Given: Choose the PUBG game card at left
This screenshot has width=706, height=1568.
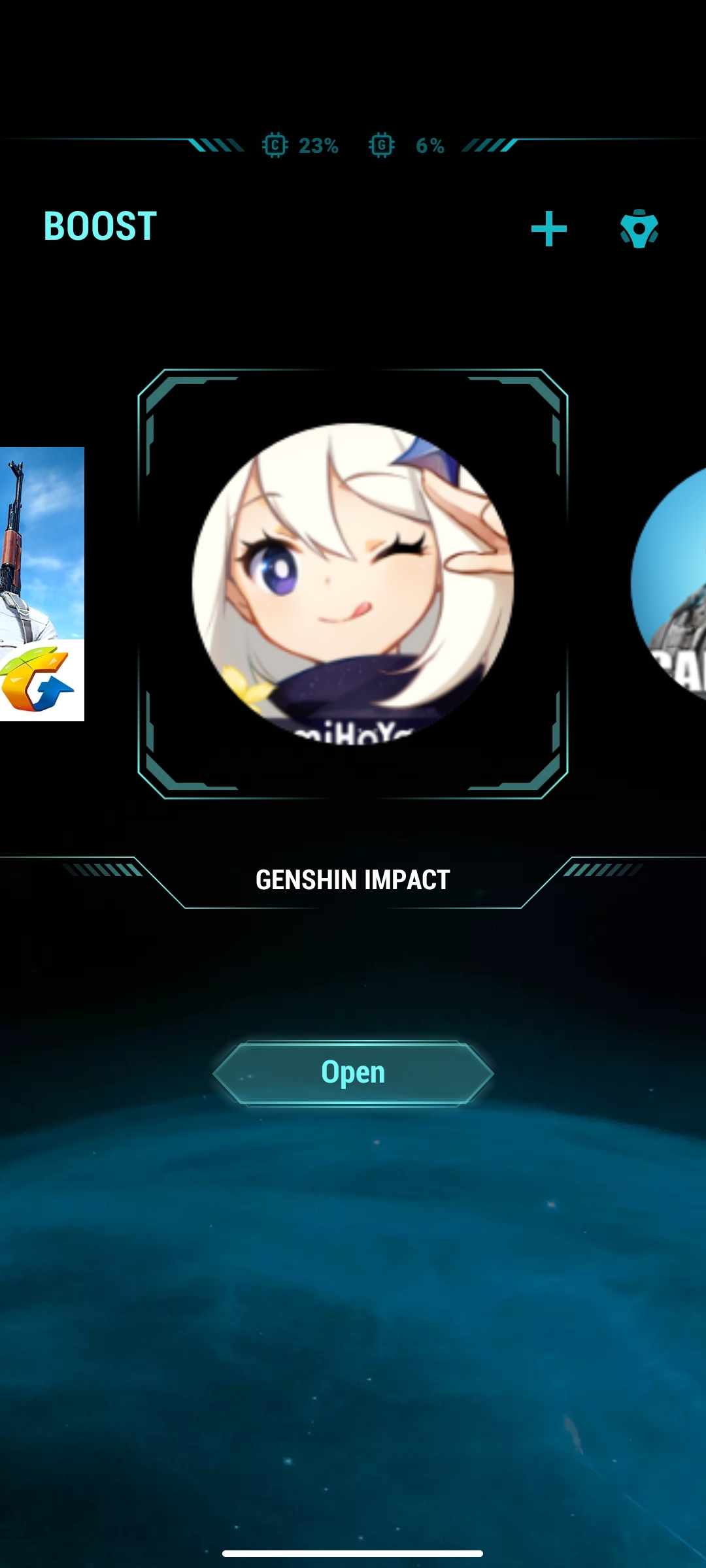Looking at the screenshot, I should coord(42,583).
